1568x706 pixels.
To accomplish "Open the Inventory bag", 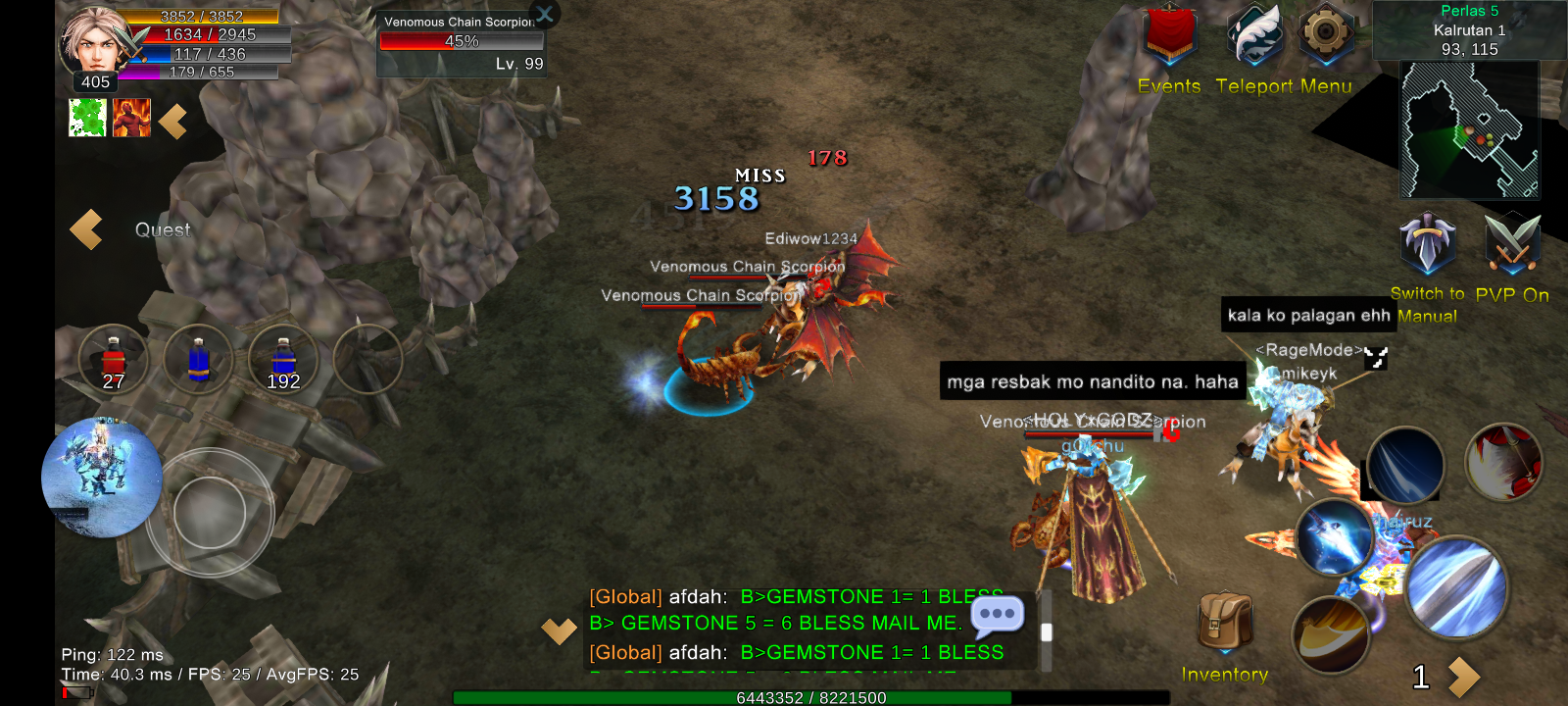I will (1225, 623).
